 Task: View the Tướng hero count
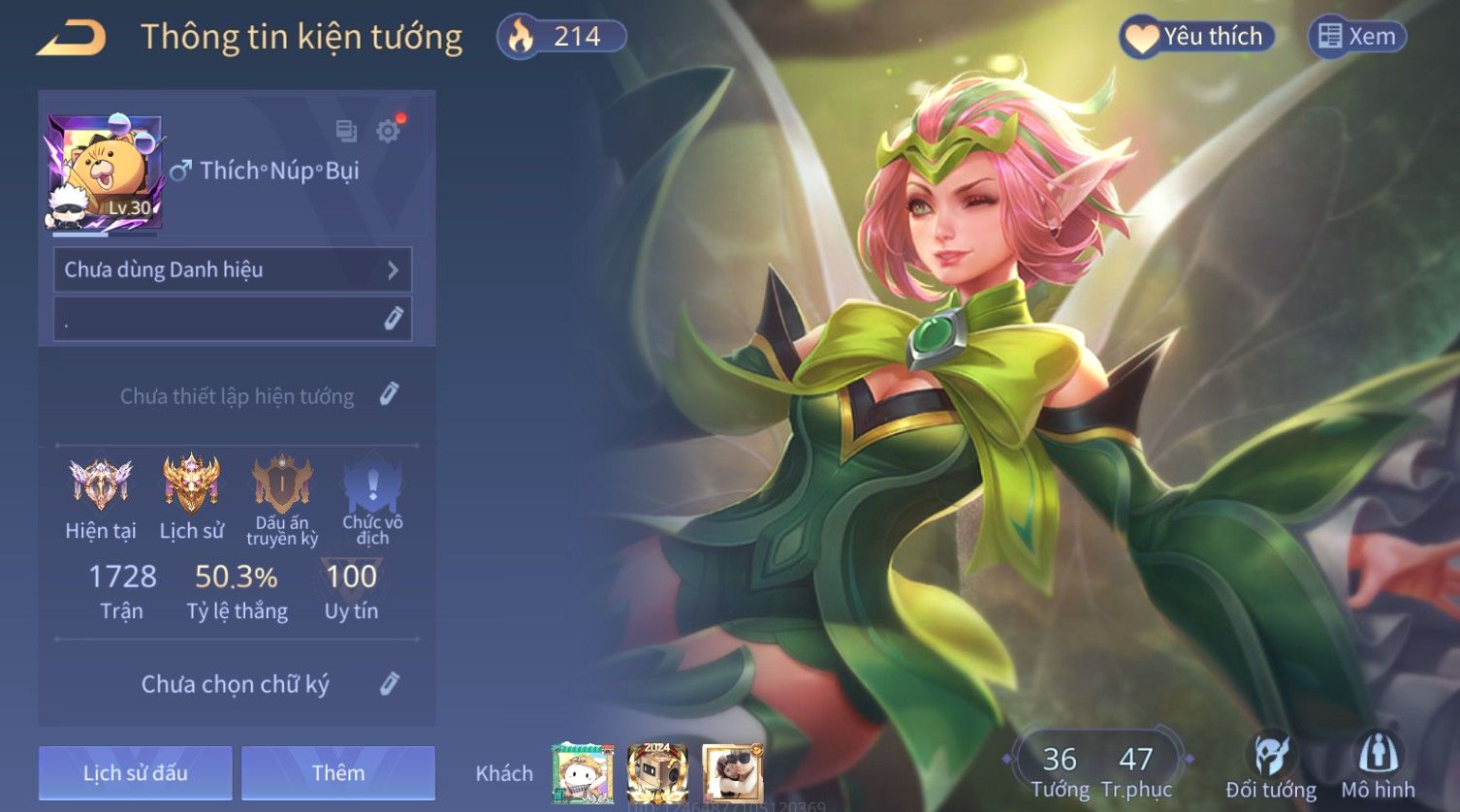pos(1060,770)
